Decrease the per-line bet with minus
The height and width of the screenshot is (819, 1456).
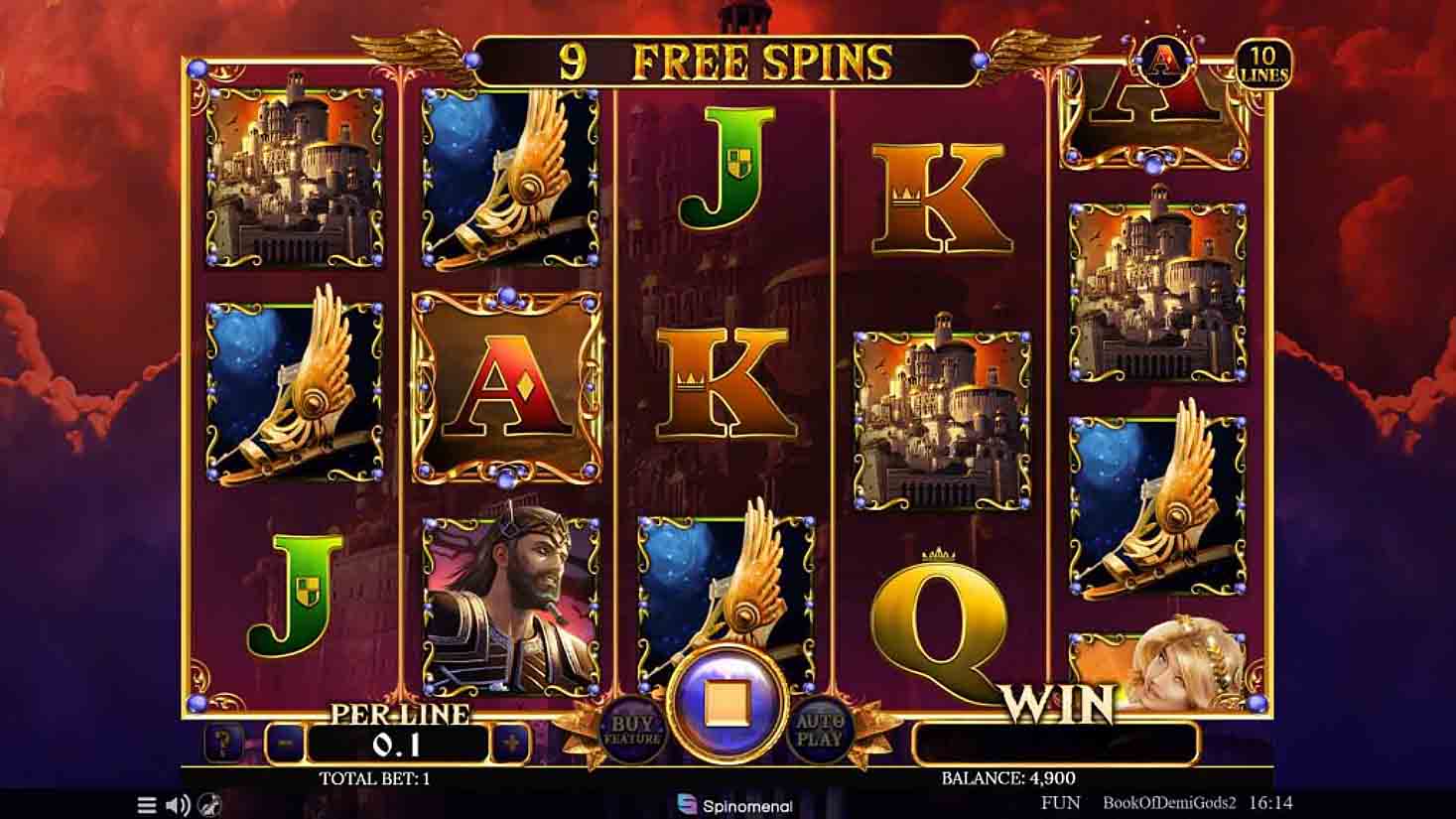pyautogui.click(x=285, y=743)
